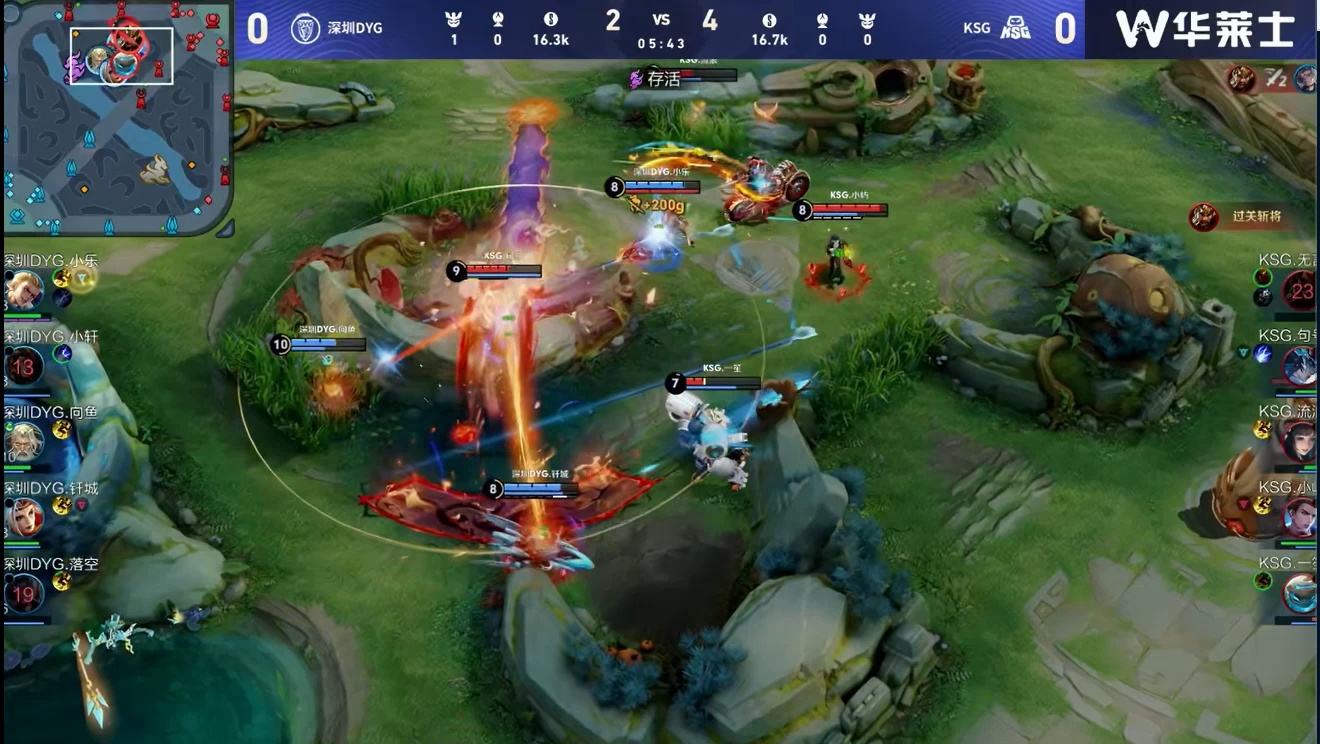Select the KSG.一 player portrait

pyautogui.click(x=1299, y=593)
